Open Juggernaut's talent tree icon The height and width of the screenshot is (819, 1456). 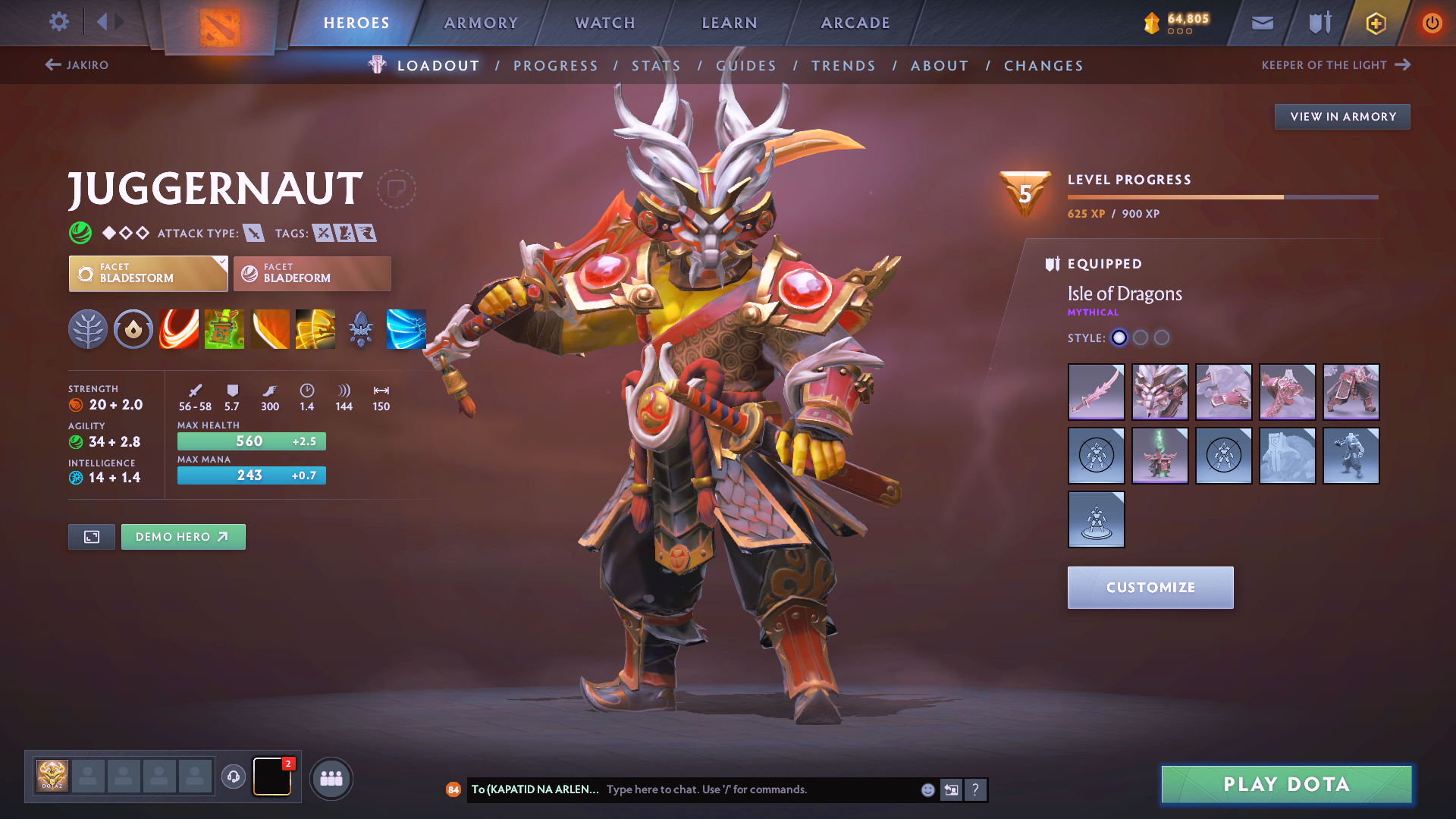[x=88, y=329]
